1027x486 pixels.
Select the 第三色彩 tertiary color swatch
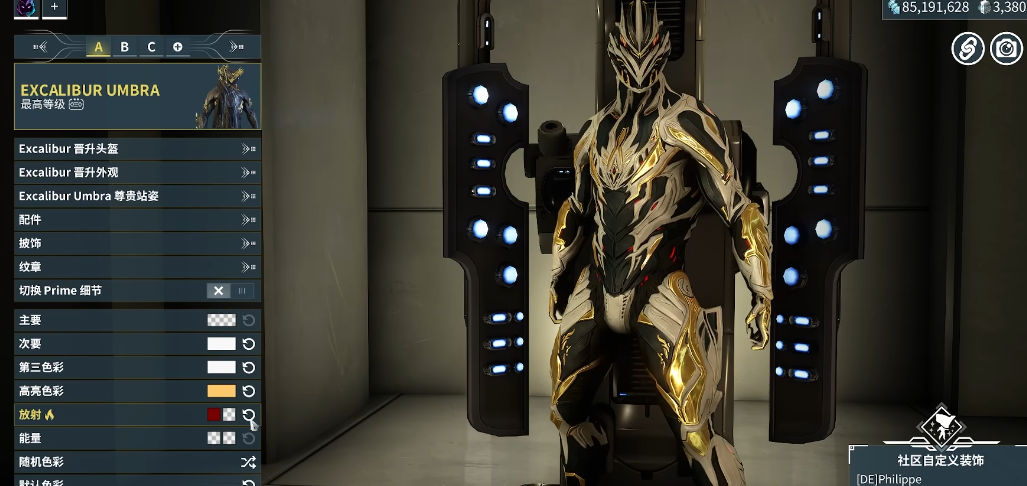(x=221, y=367)
